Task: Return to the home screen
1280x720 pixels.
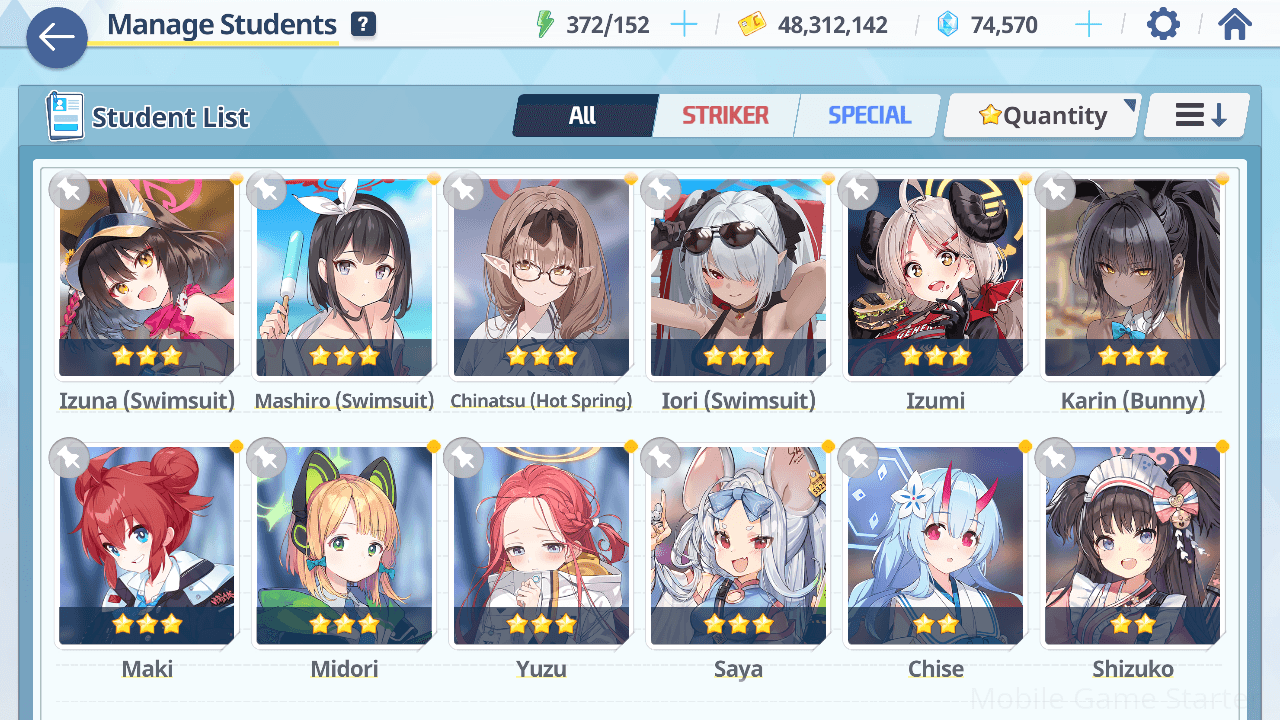Action: click(1235, 25)
